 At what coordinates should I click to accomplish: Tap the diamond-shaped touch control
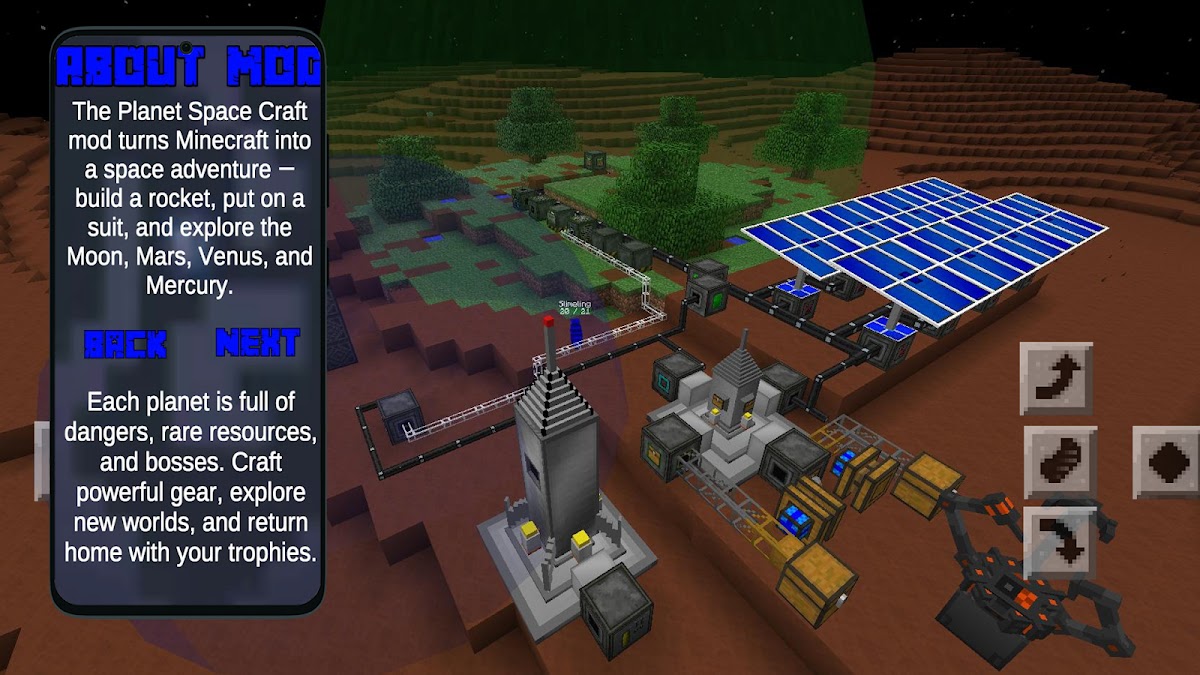coord(1166,462)
